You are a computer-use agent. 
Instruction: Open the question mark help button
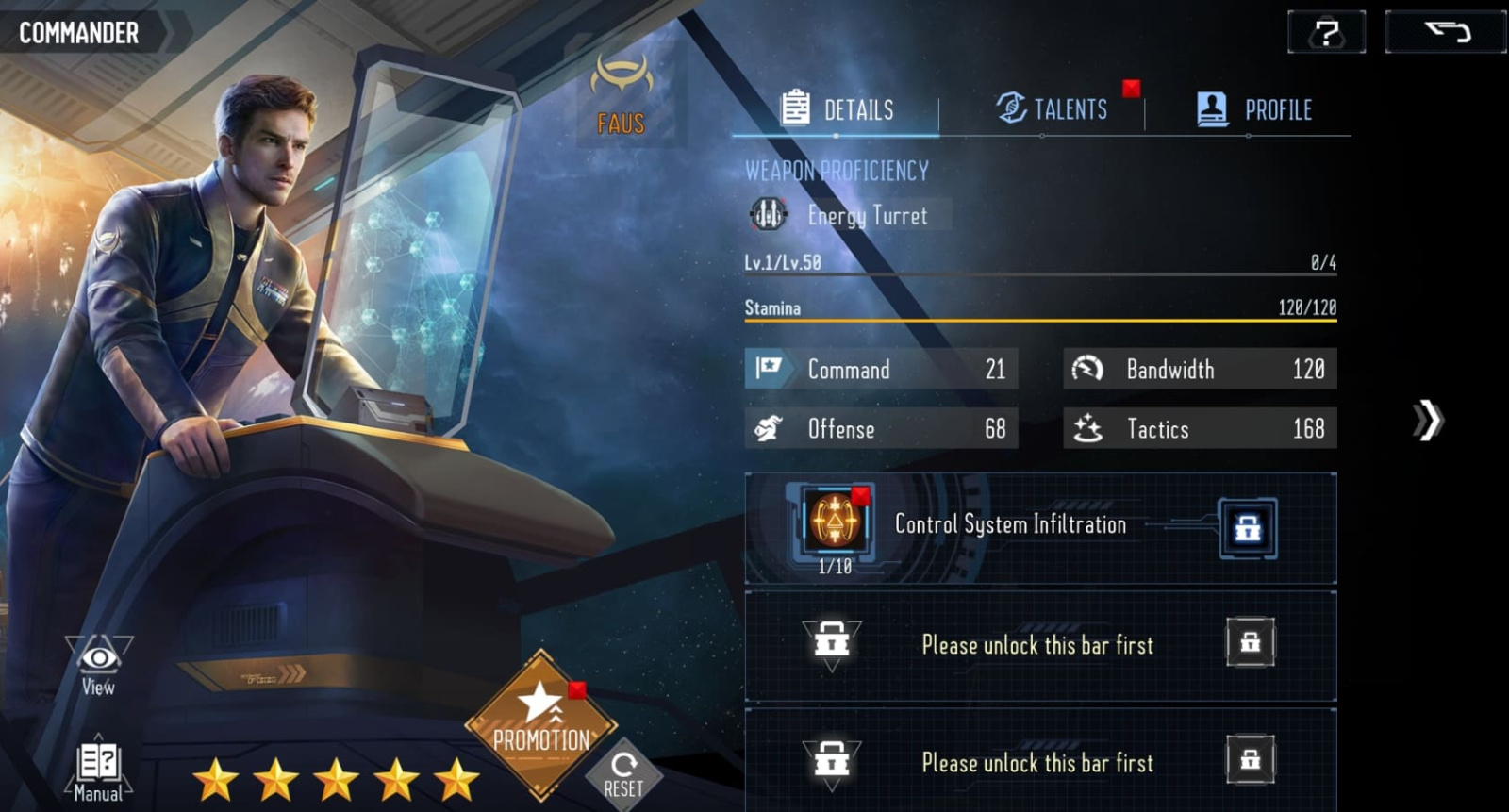pyautogui.click(x=1326, y=33)
